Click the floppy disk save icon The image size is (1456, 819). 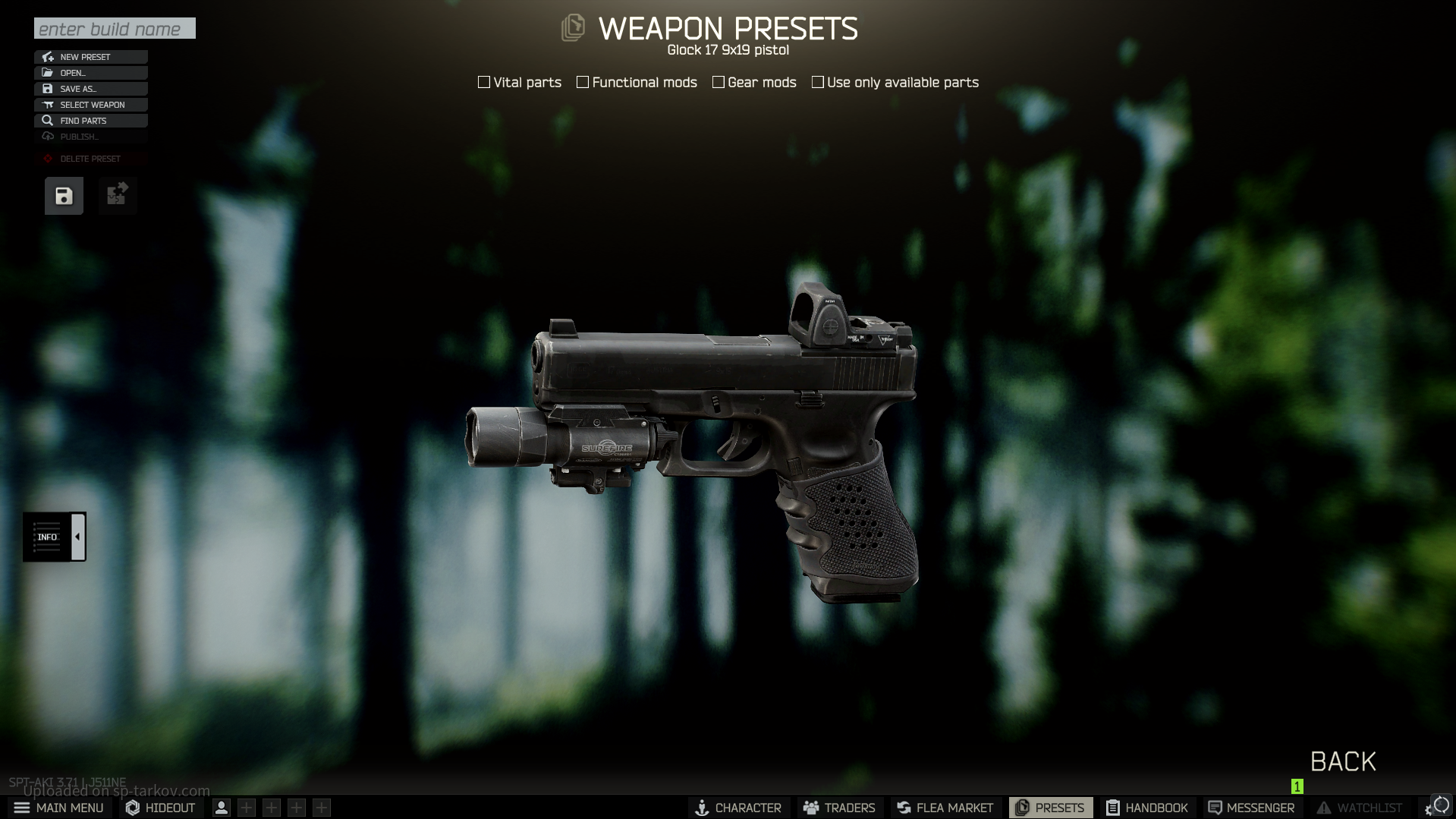pyautogui.click(x=64, y=196)
